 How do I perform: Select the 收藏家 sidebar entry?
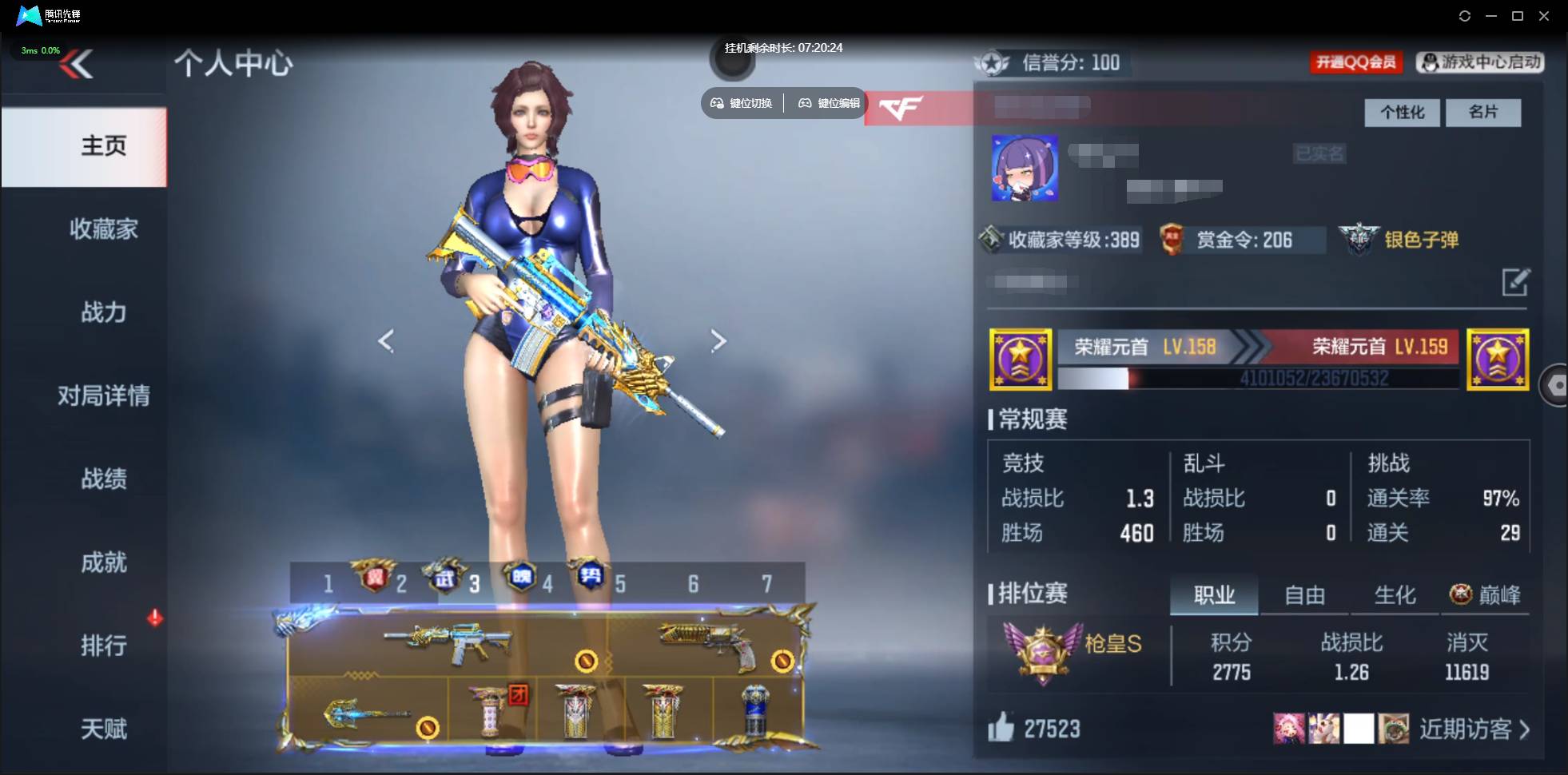[103, 229]
